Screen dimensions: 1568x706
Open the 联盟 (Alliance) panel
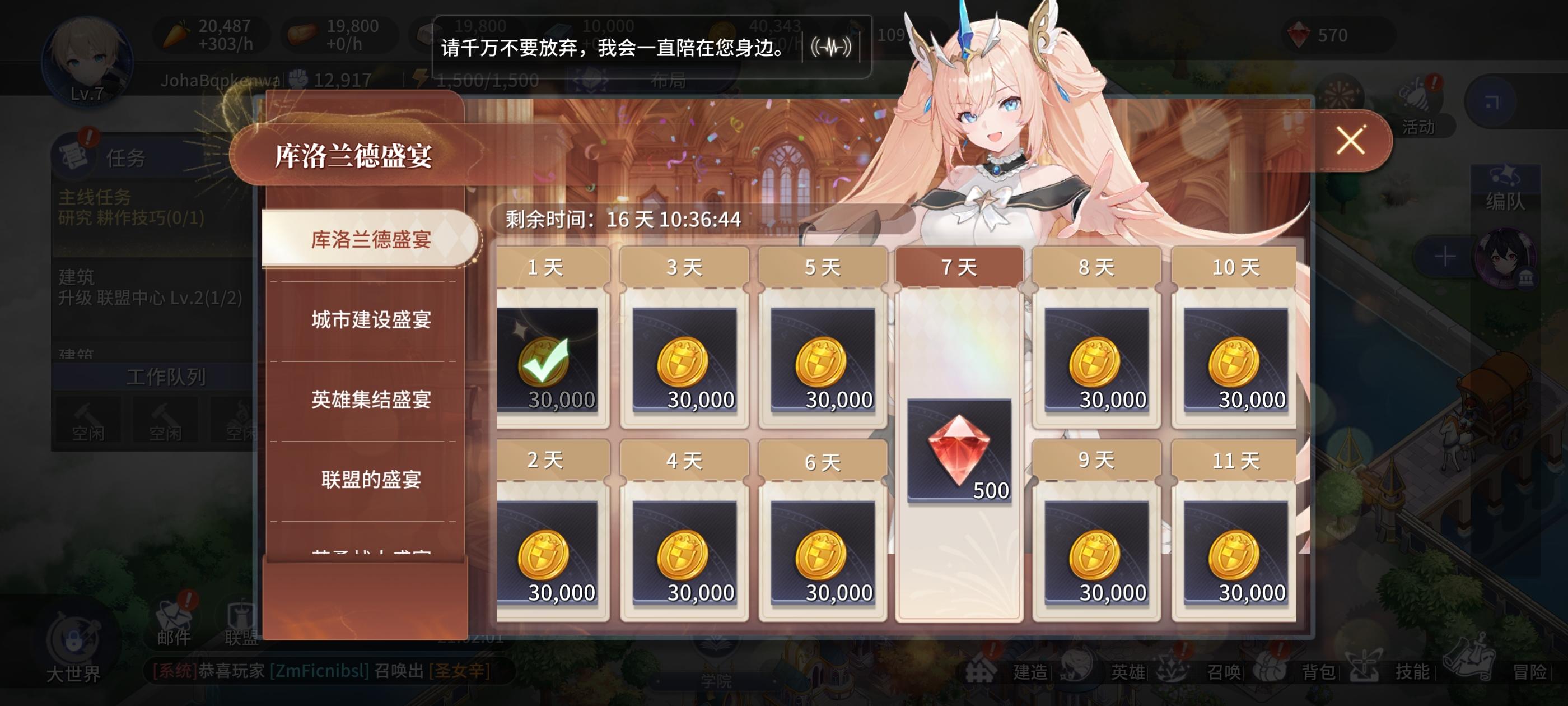[x=240, y=617]
